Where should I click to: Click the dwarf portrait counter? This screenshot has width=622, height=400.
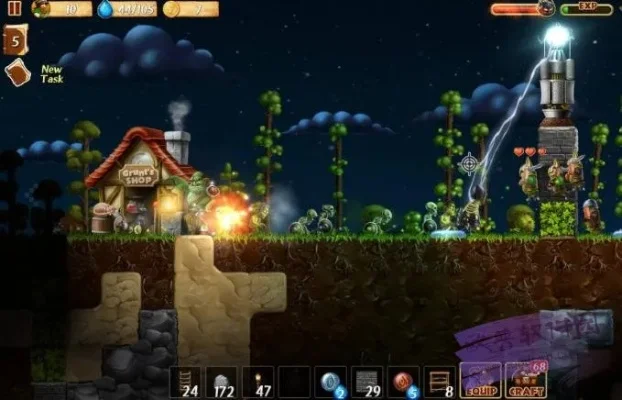click(61, 9)
